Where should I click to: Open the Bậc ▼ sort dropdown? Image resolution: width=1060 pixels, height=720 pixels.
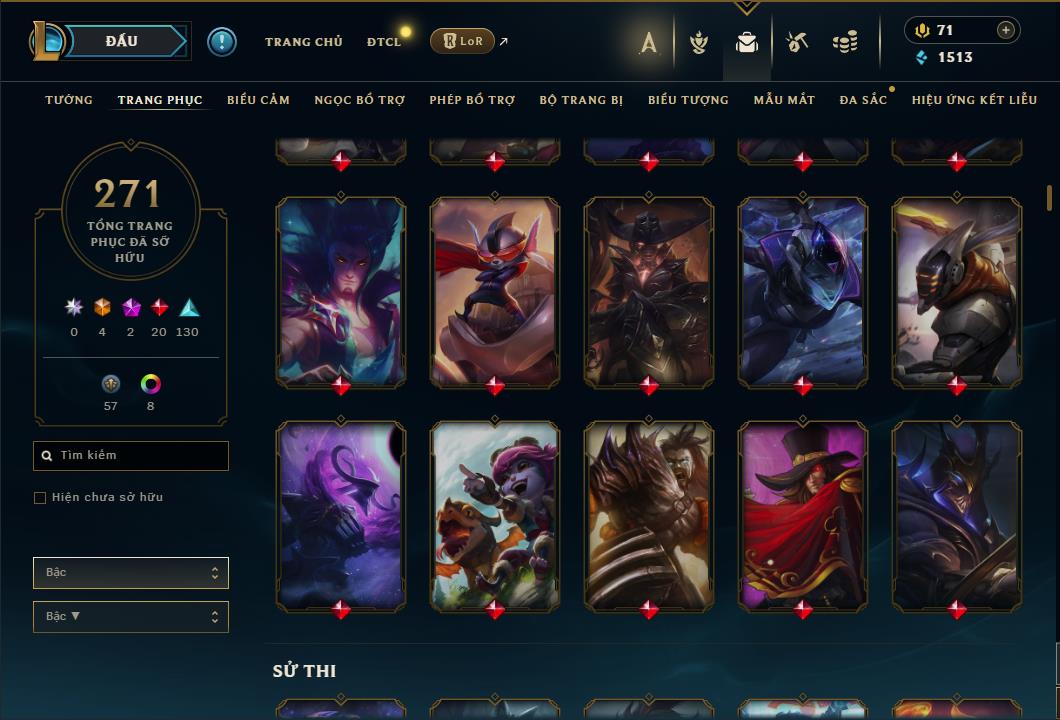click(x=131, y=617)
